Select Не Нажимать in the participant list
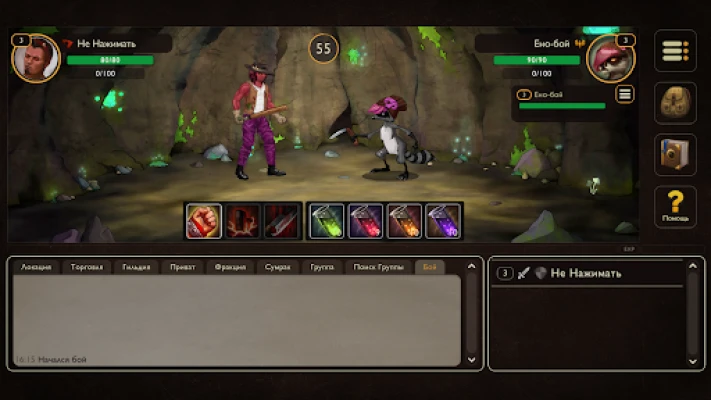 tap(586, 273)
